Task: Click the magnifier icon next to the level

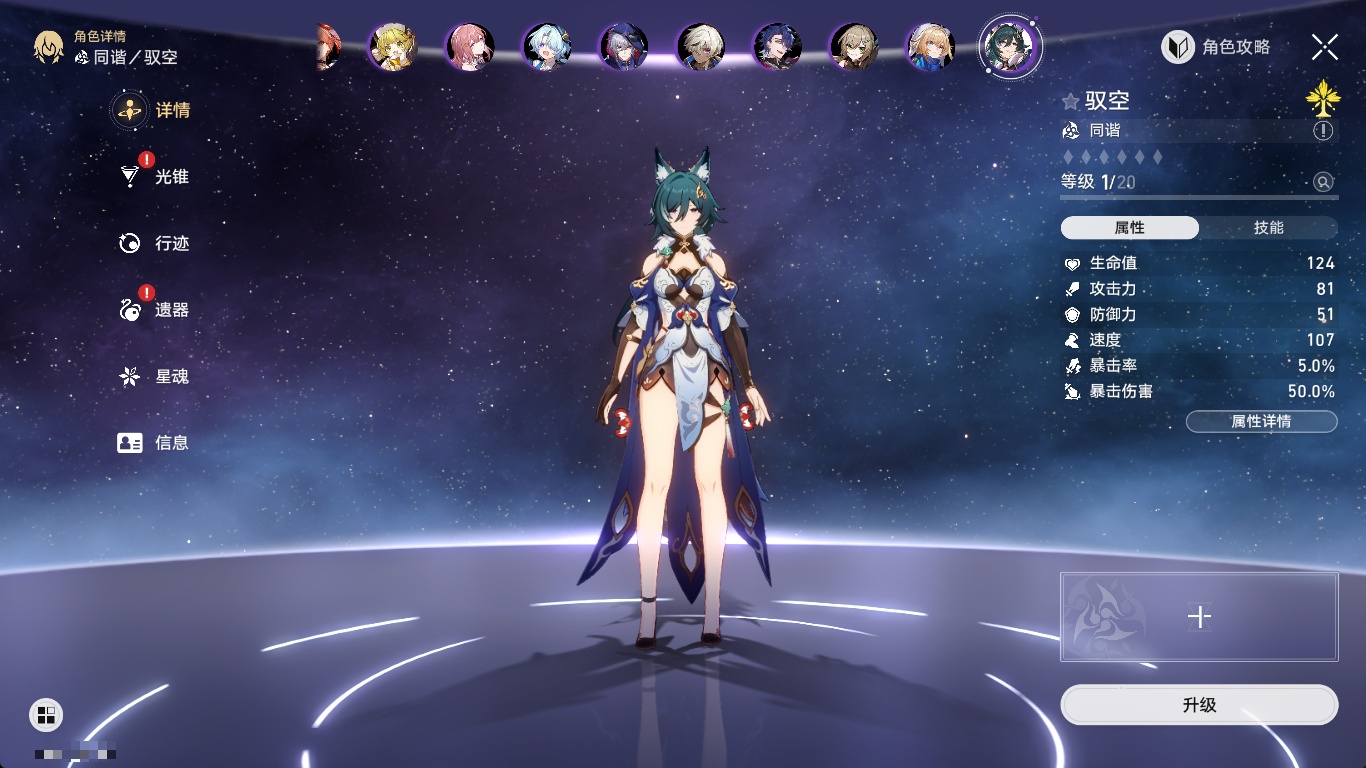Action: [1323, 182]
